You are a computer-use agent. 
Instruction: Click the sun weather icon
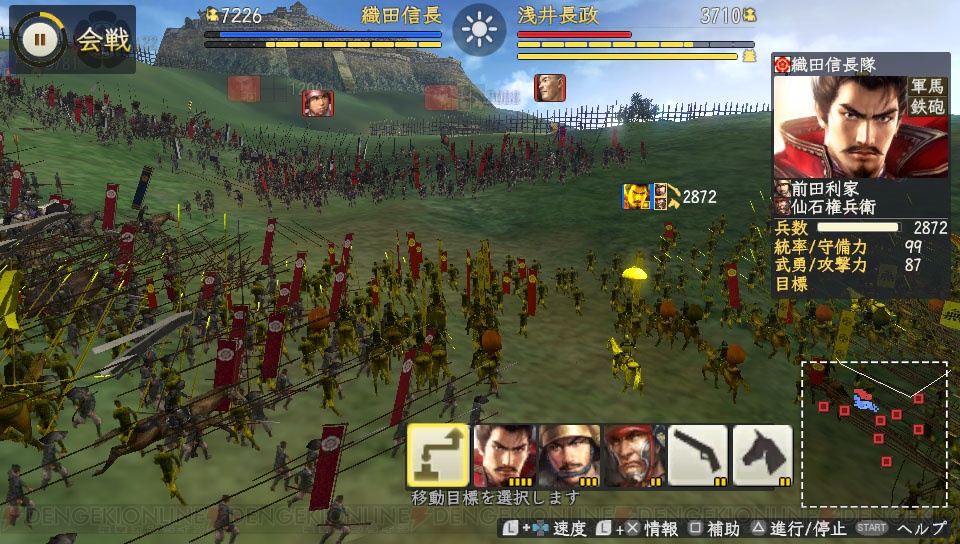[x=480, y=30]
